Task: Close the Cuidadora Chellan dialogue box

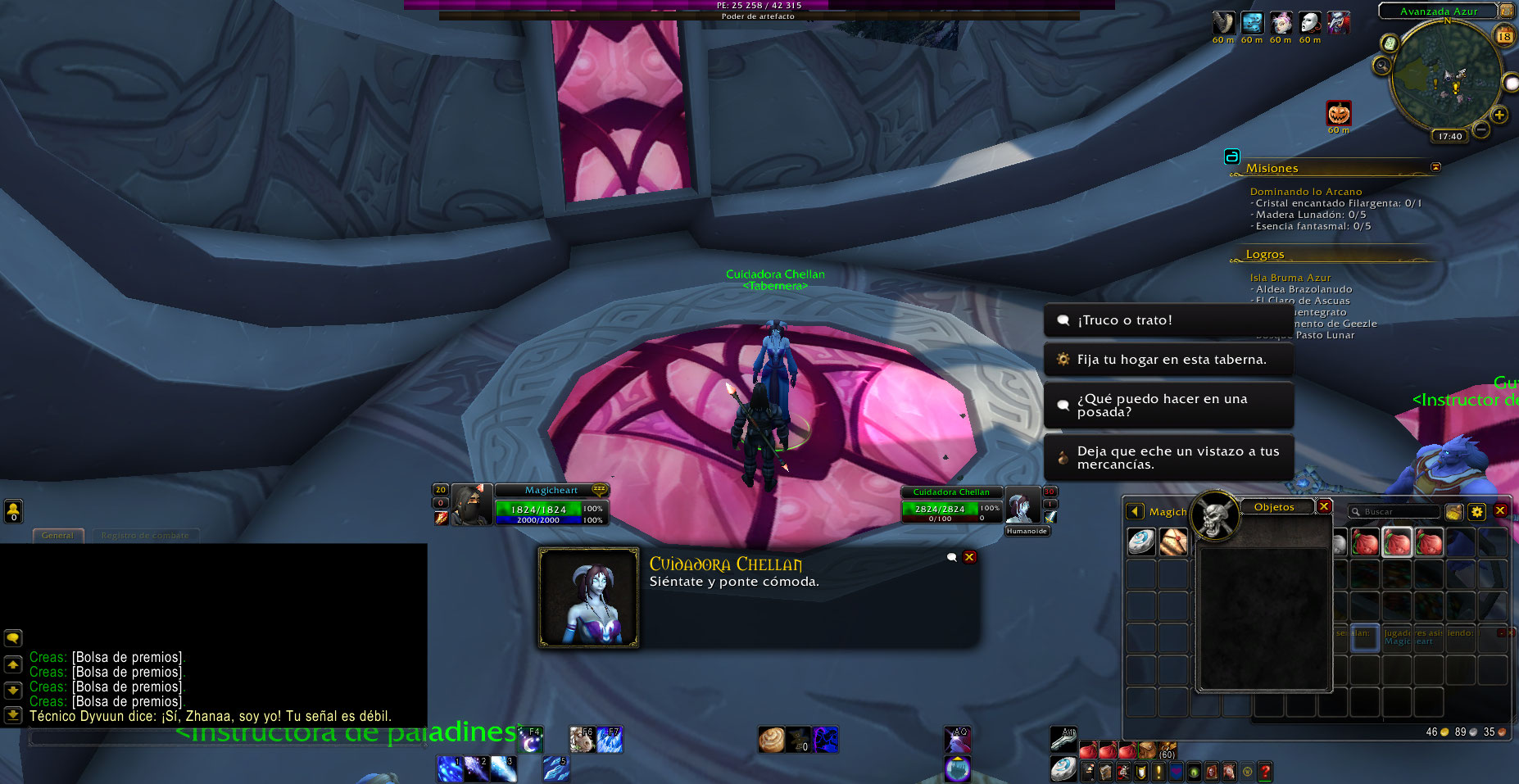Action: (969, 557)
